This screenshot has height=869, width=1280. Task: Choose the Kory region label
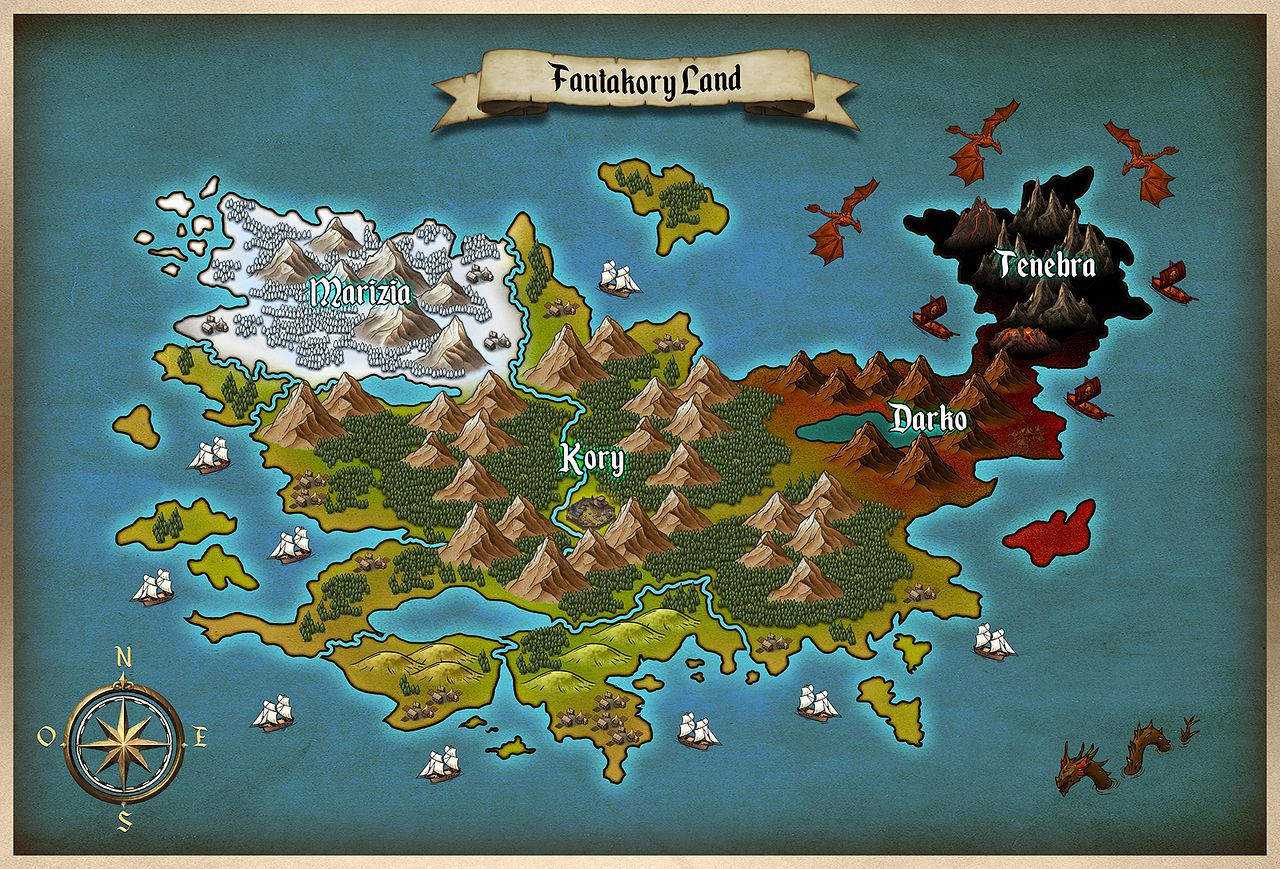(592, 460)
